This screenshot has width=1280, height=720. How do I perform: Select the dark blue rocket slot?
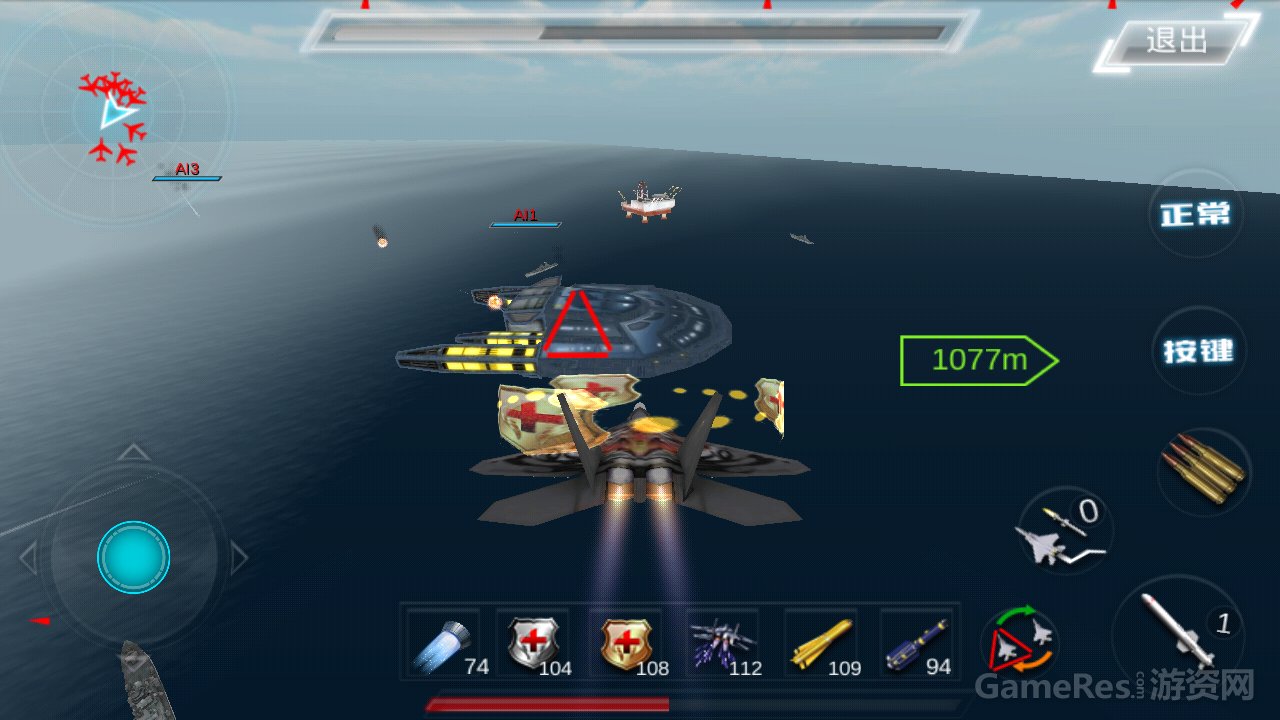pyautogui.click(x=916, y=643)
